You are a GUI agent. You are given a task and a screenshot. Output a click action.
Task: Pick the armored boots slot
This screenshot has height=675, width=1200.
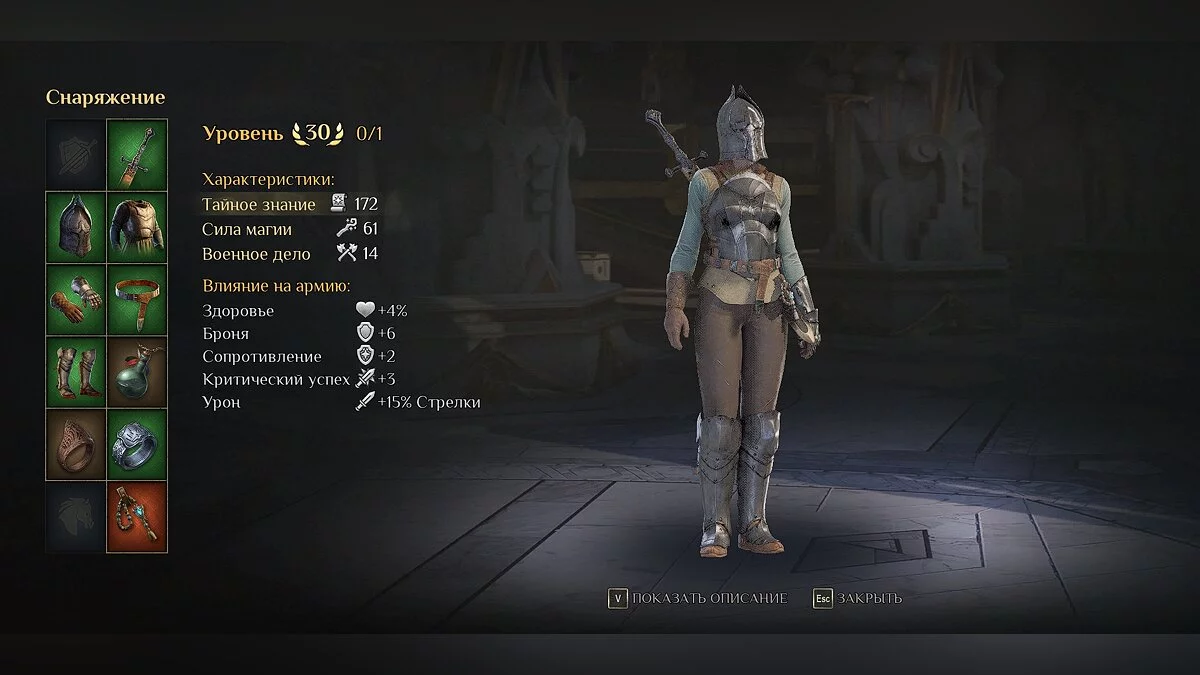click(x=76, y=371)
